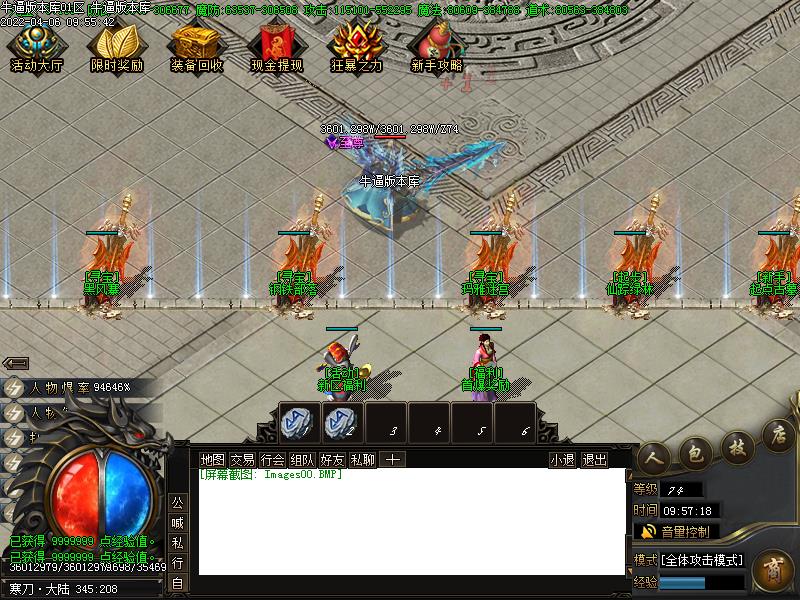Open the 组队 party tab

(302, 460)
